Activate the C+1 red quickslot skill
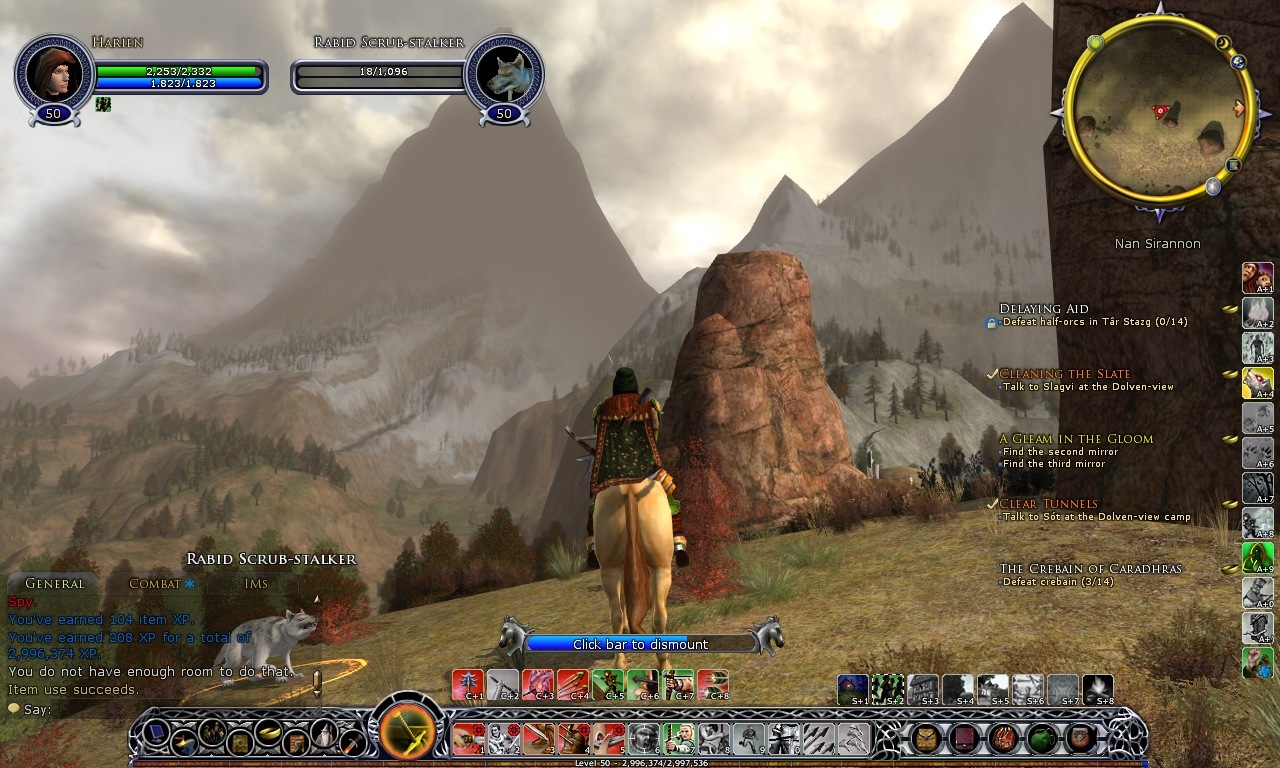This screenshot has height=768, width=1280. click(467, 684)
